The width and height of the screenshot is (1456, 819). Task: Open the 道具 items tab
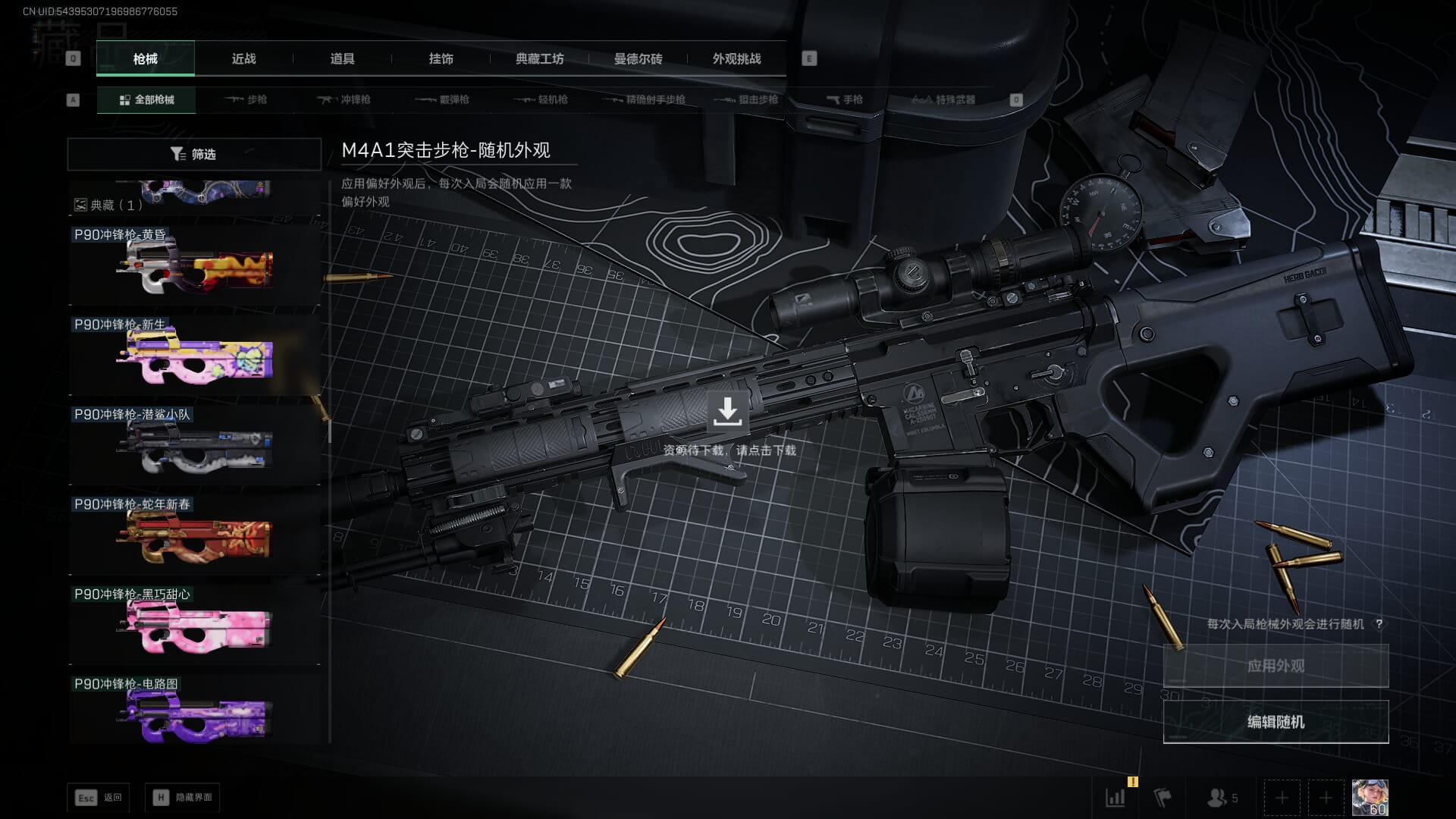click(x=342, y=59)
